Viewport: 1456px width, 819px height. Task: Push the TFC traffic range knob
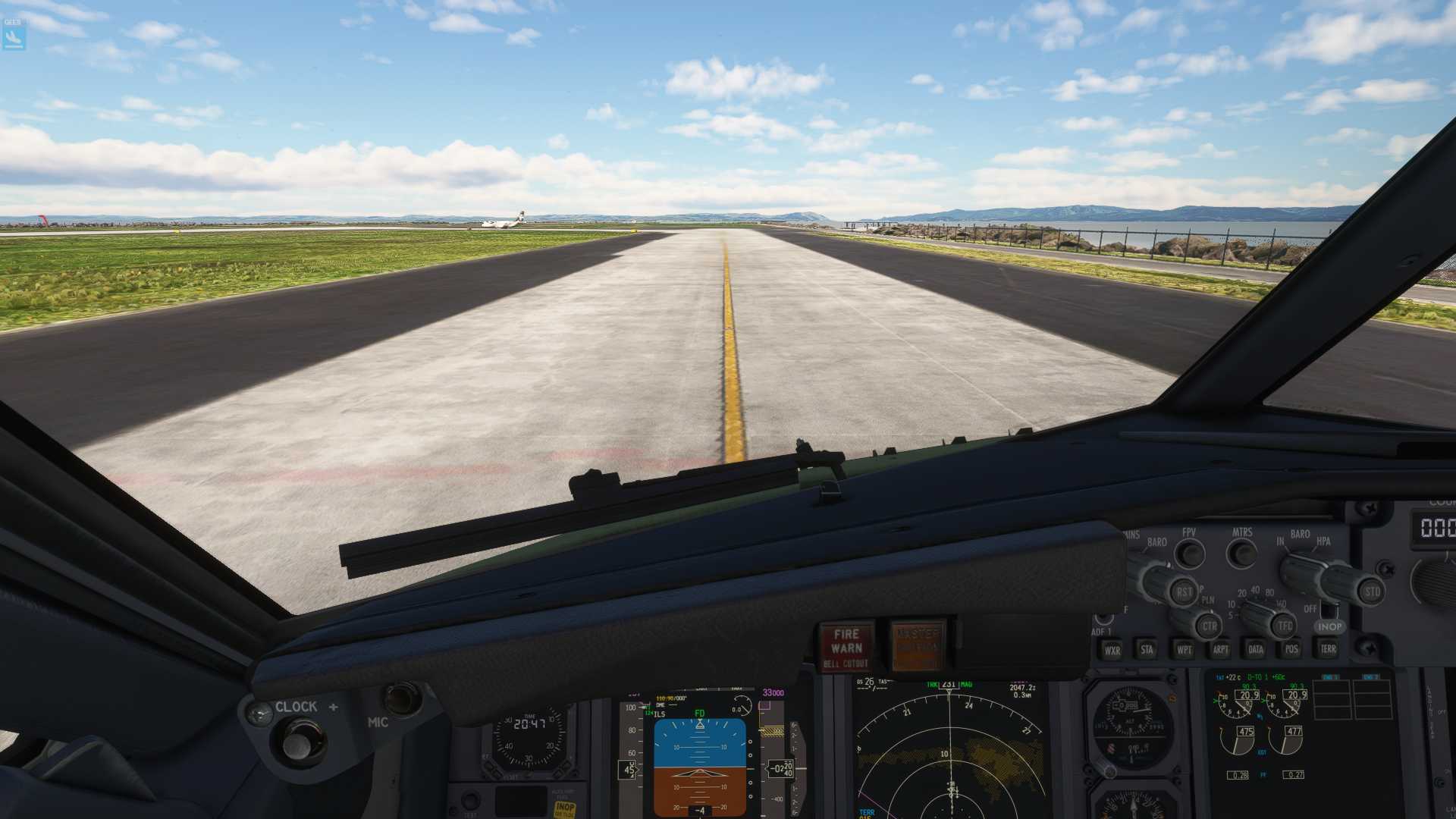tap(1284, 626)
